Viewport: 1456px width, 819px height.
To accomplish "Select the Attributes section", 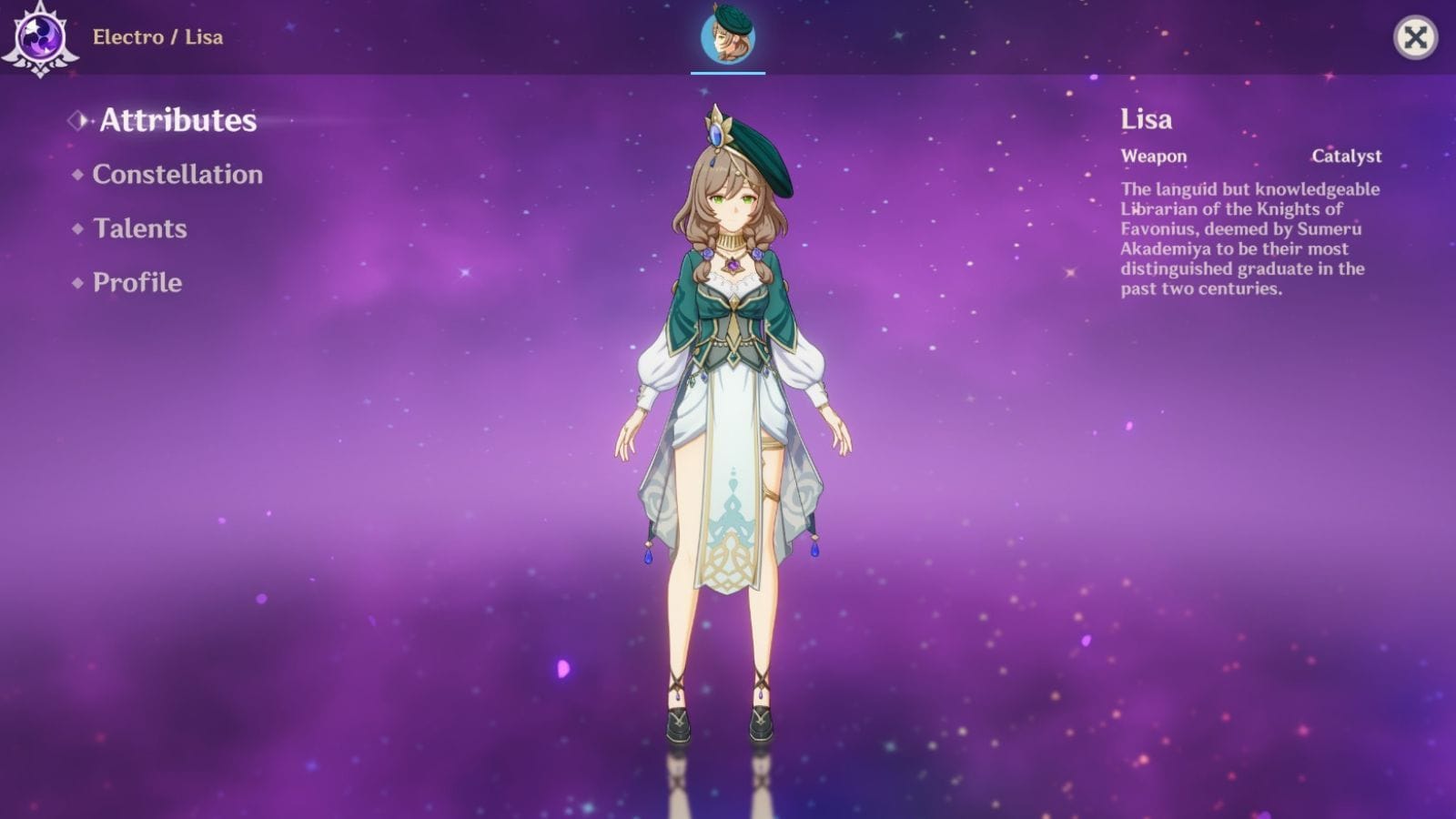I will click(178, 118).
